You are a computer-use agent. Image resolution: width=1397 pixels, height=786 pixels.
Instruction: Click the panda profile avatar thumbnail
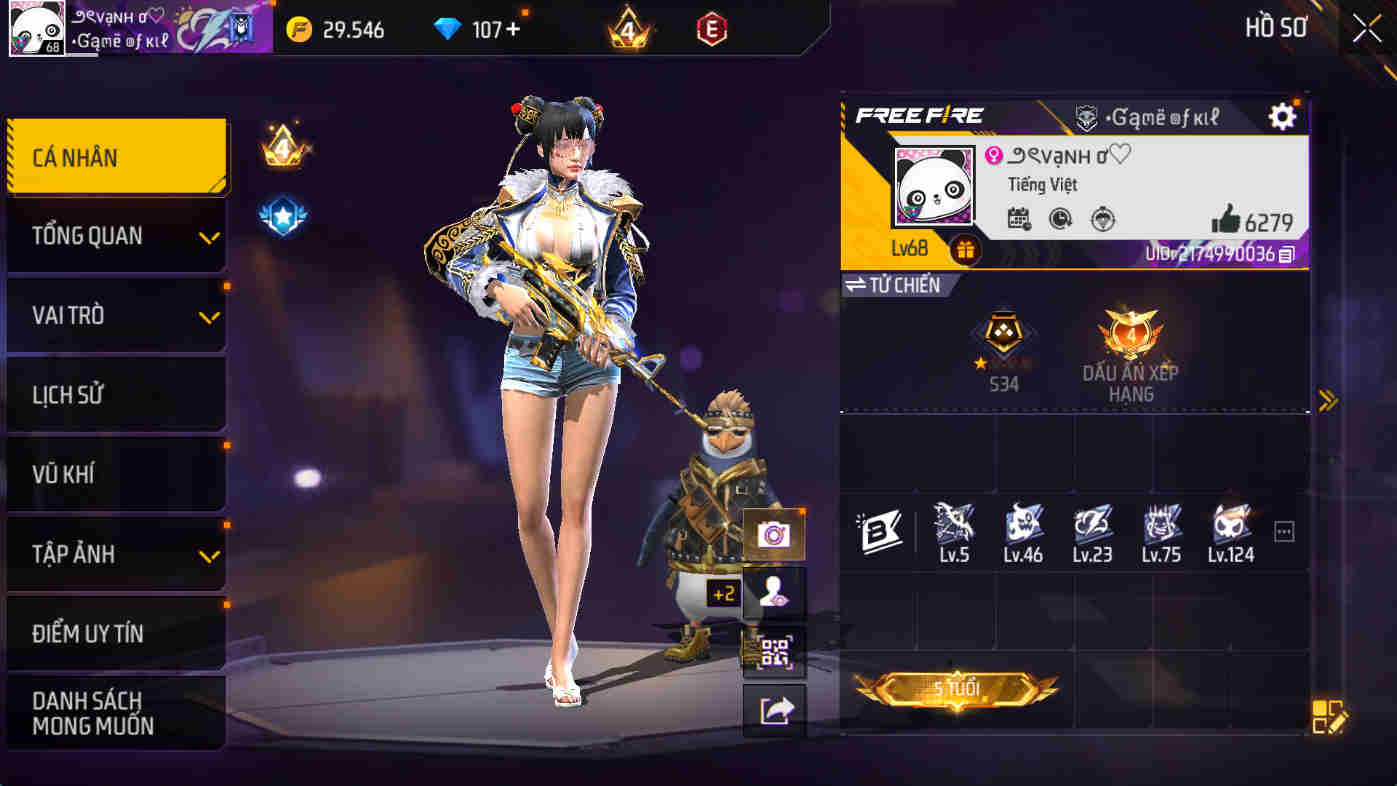coord(935,185)
